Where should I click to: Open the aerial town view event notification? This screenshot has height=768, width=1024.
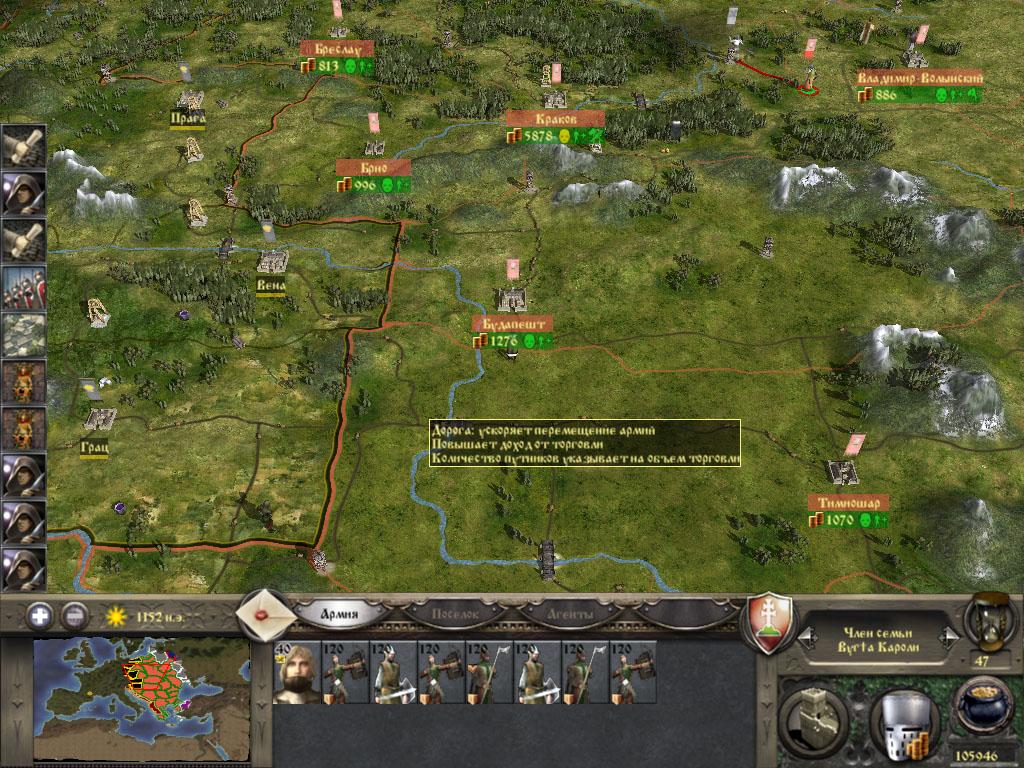point(23,335)
